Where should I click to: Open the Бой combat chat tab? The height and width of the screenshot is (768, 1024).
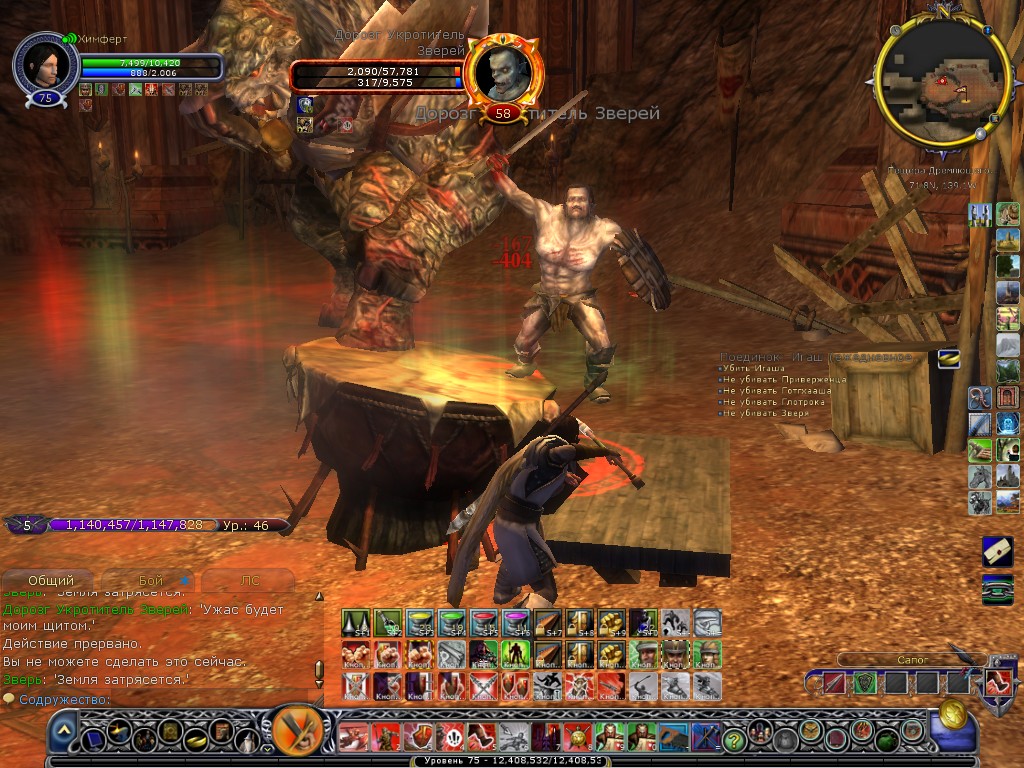151,580
